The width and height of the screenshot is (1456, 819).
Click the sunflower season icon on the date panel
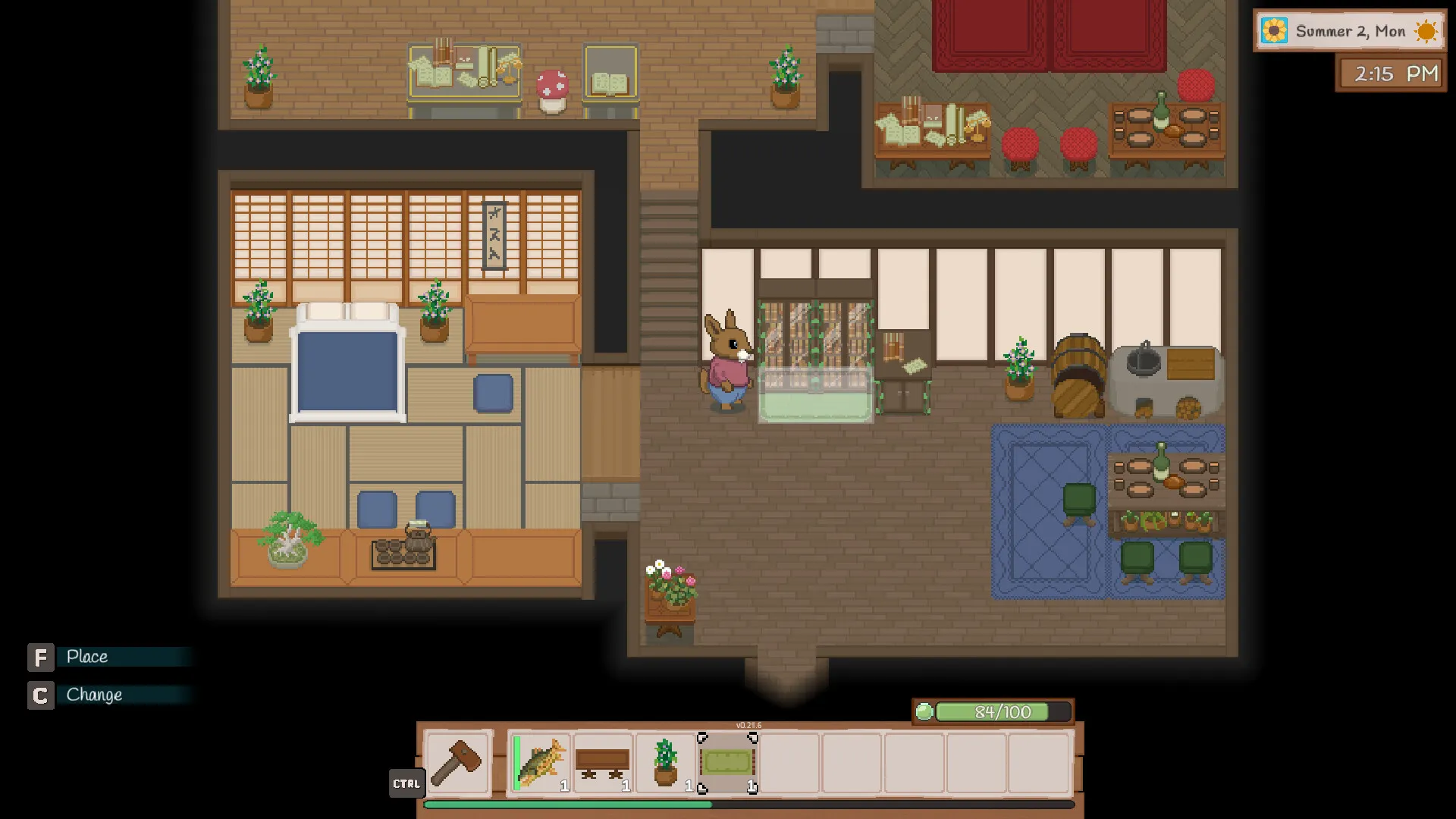pos(1273,31)
